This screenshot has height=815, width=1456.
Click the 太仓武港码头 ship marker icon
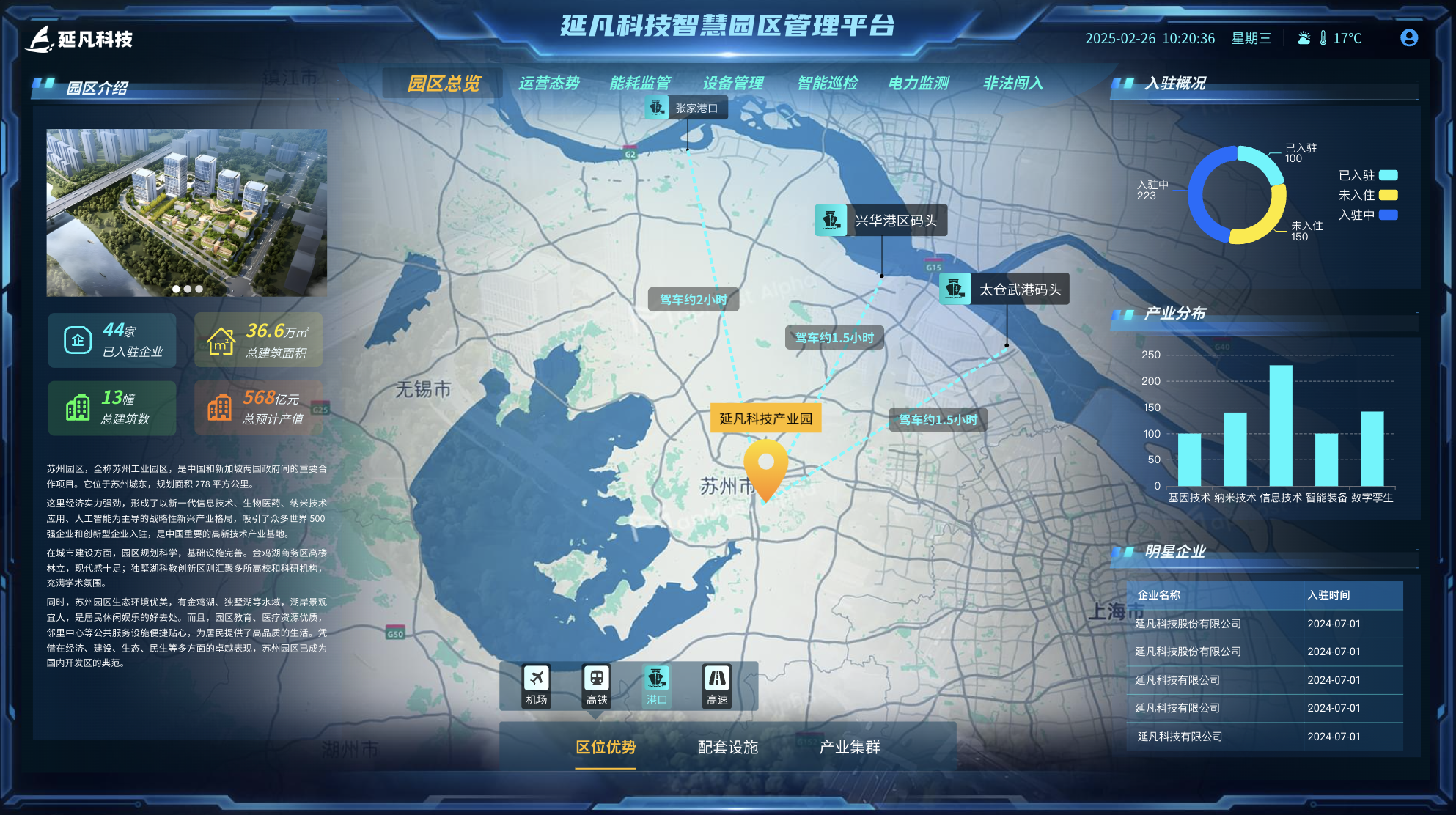pyautogui.click(x=957, y=288)
